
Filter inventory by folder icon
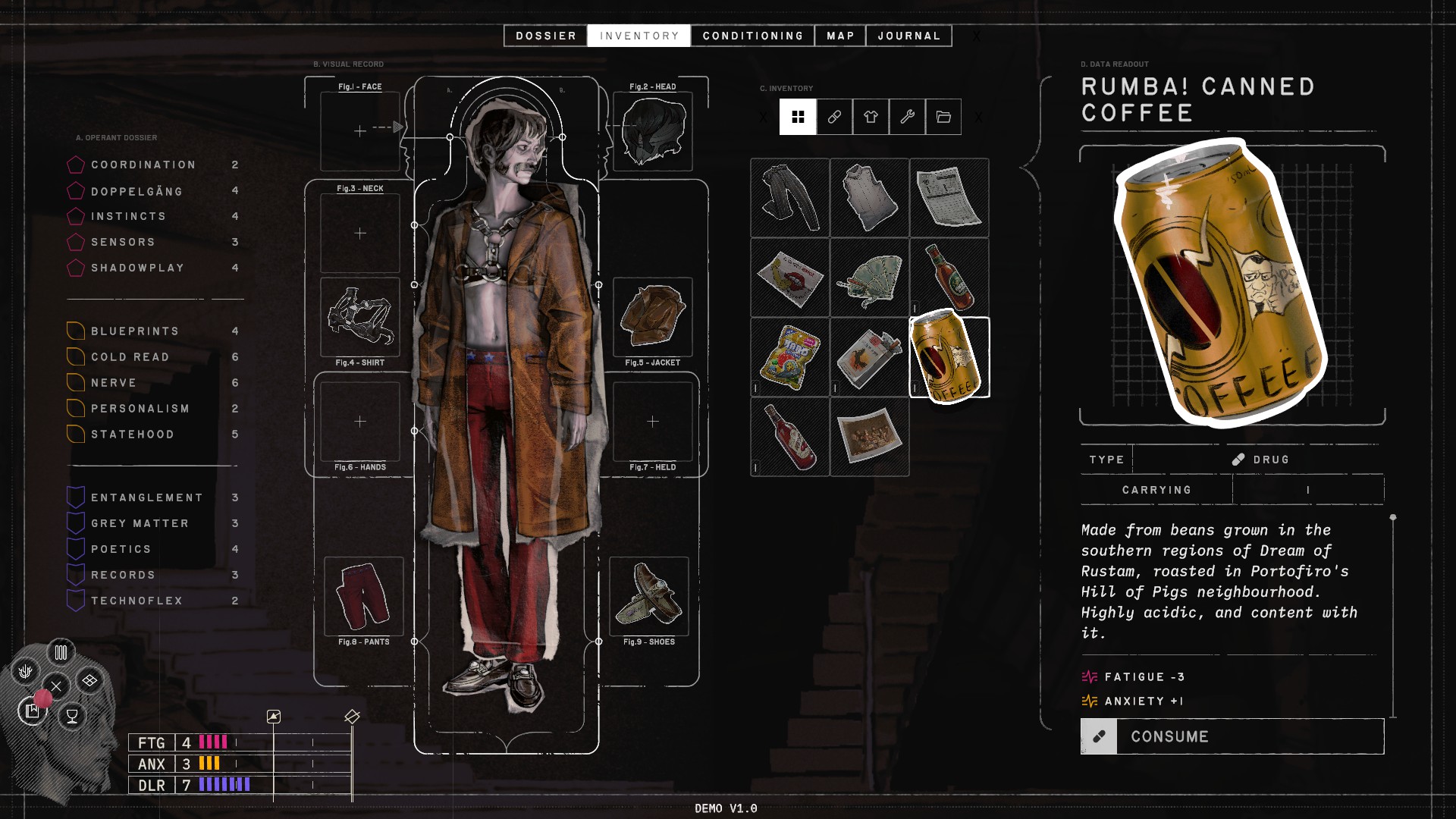coord(943,117)
